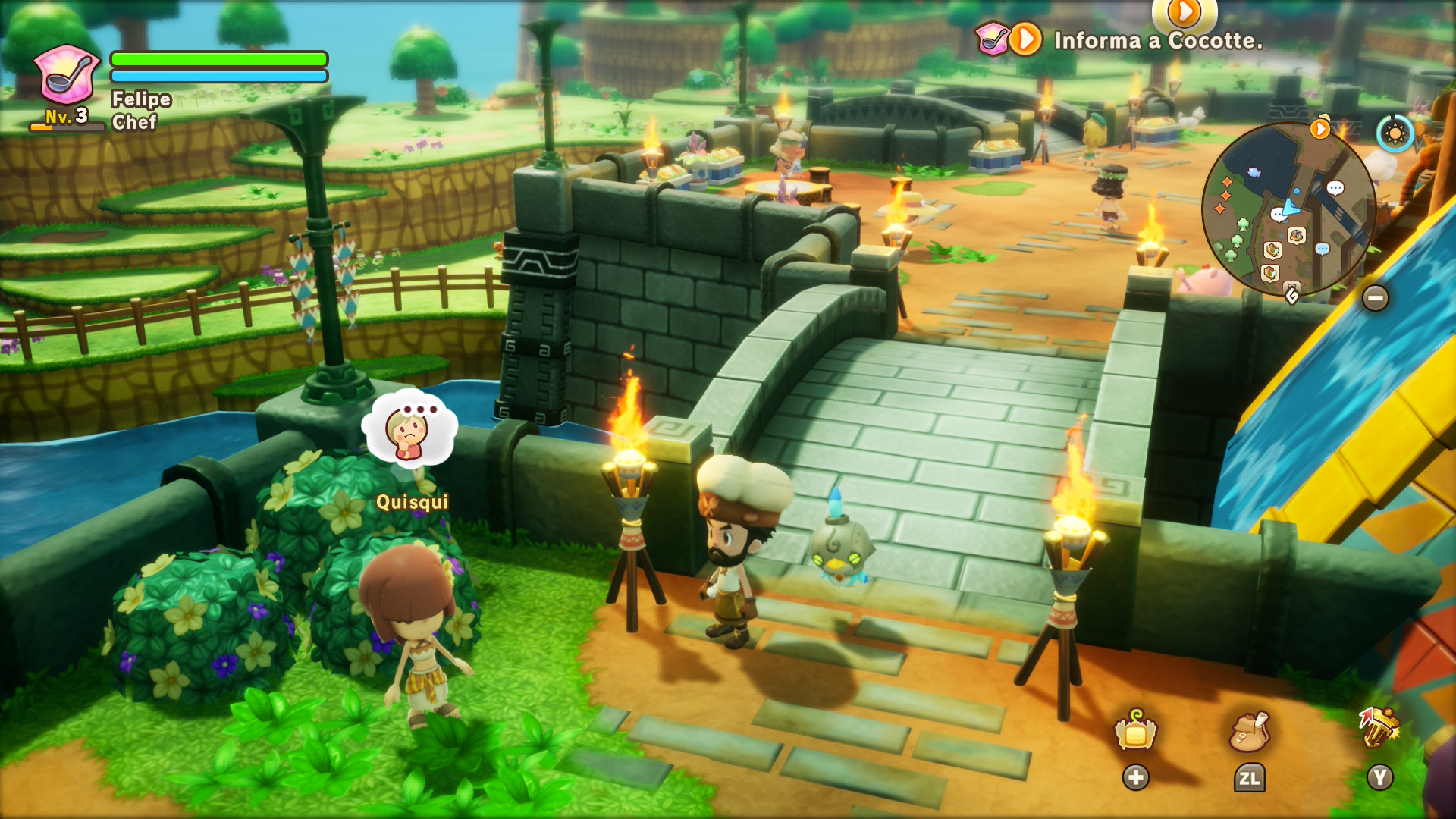Select the treasure chest shop marker on minimap
The height and width of the screenshot is (819, 1456).
click(1296, 236)
